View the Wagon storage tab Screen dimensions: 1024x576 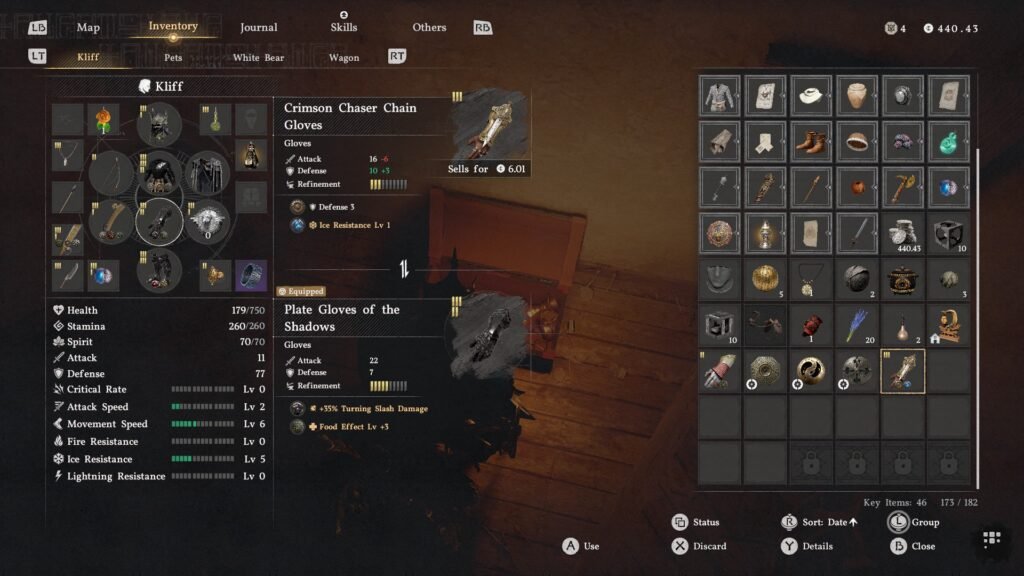[343, 57]
